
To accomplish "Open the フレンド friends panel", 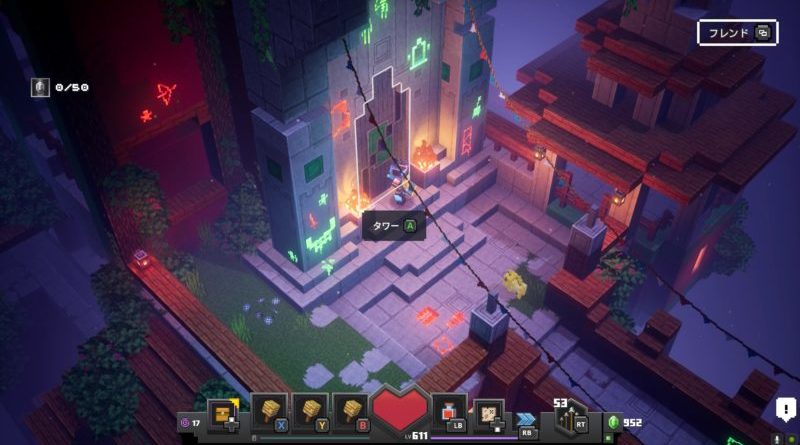I will pos(737,33).
